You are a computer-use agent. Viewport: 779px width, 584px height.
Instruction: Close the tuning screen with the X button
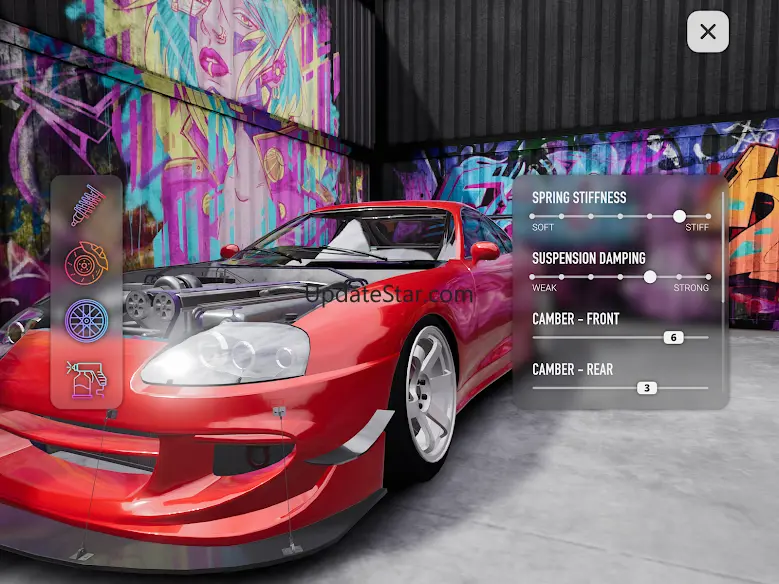click(x=708, y=32)
